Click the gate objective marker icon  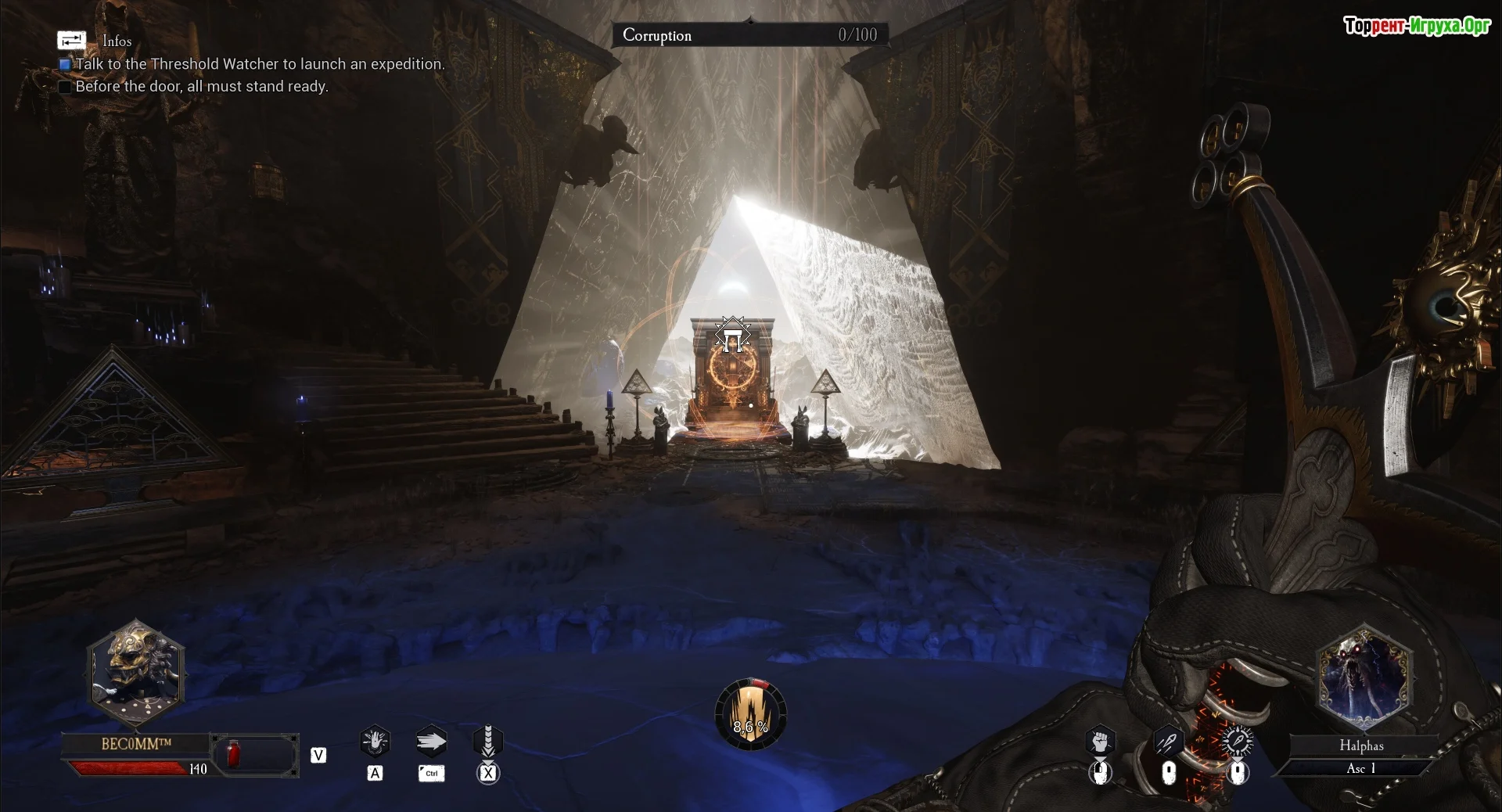(732, 336)
